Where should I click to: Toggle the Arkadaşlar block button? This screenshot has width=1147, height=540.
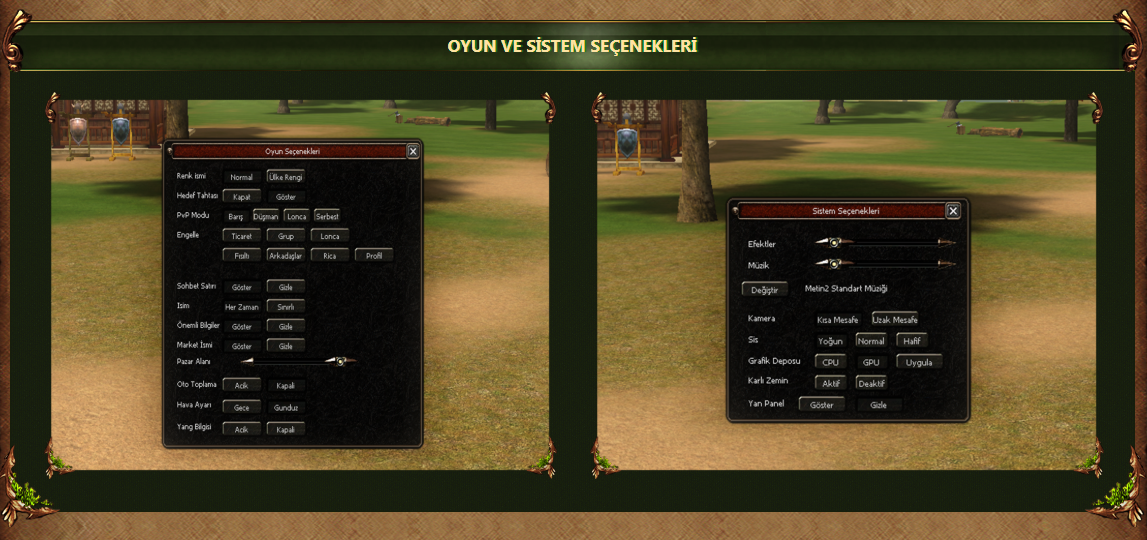pyautogui.click(x=285, y=255)
